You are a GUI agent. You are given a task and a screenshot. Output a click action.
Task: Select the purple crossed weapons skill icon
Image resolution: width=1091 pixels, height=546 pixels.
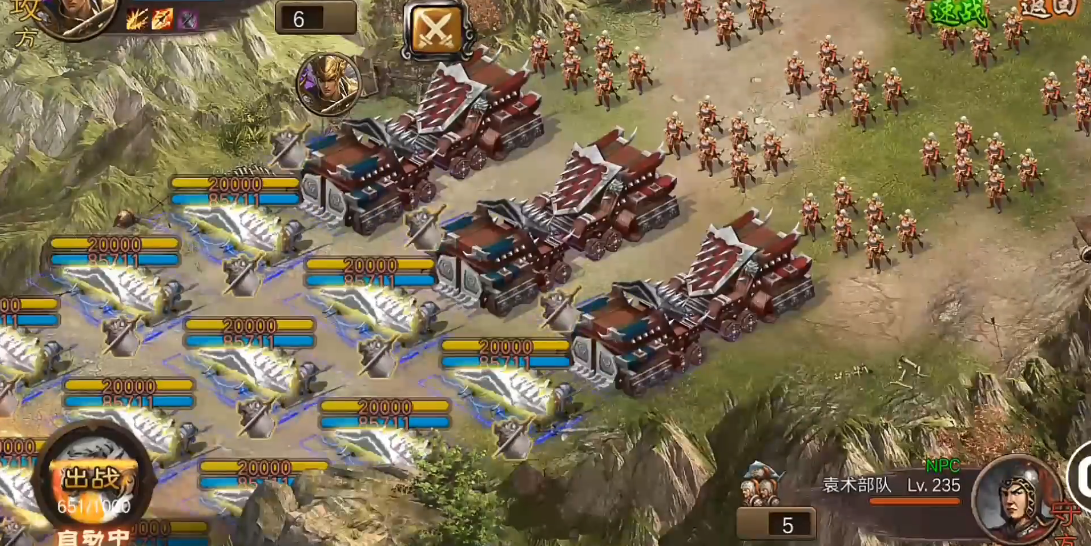click(188, 18)
